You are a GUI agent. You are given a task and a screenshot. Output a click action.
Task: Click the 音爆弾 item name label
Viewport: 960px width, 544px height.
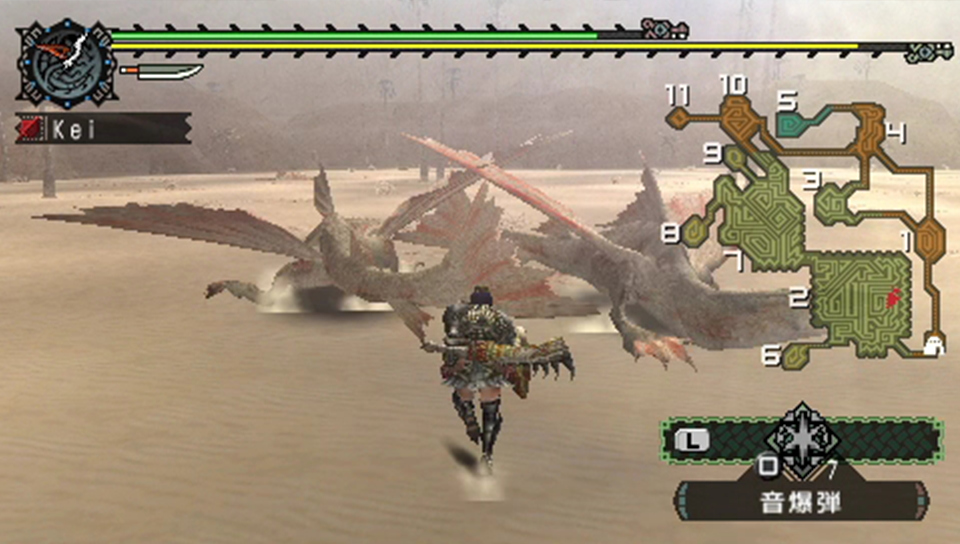(x=801, y=501)
